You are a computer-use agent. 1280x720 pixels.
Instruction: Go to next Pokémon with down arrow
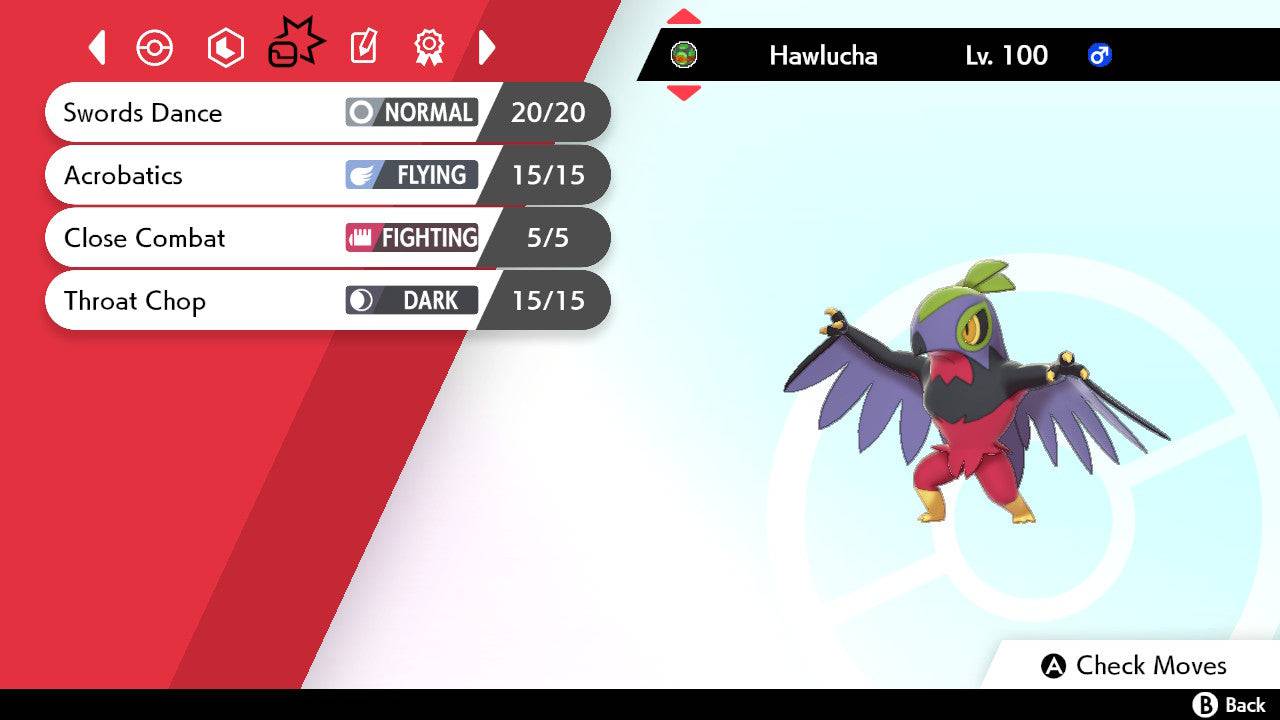(683, 93)
